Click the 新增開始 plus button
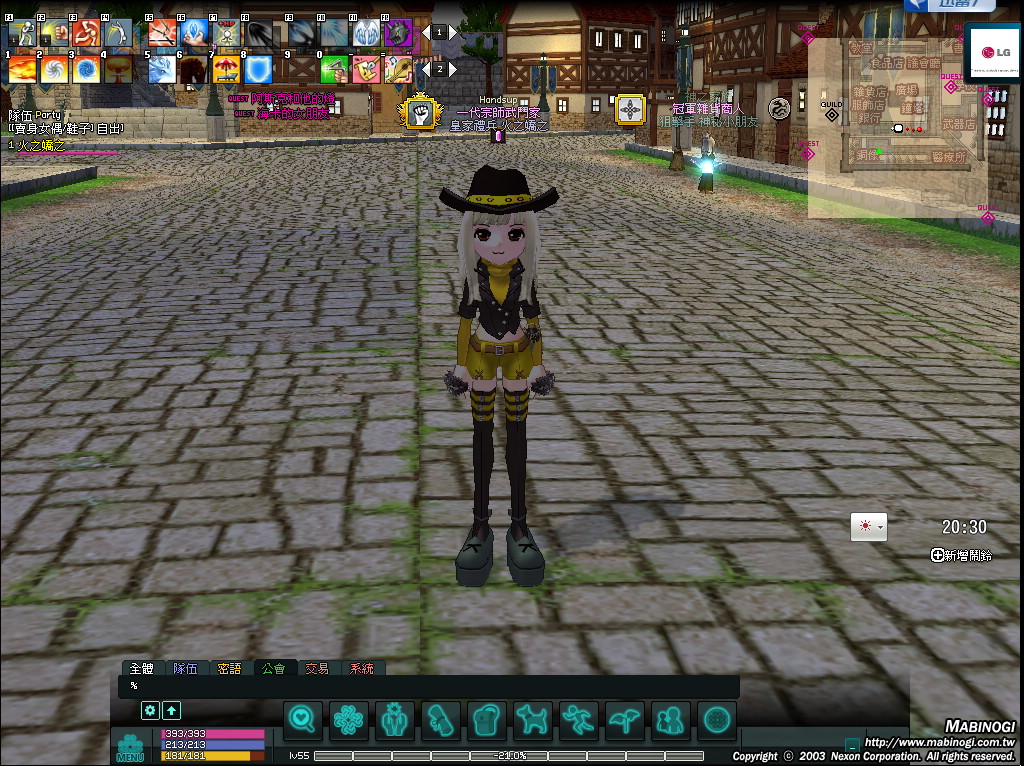1024x766 pixels. 937,555
